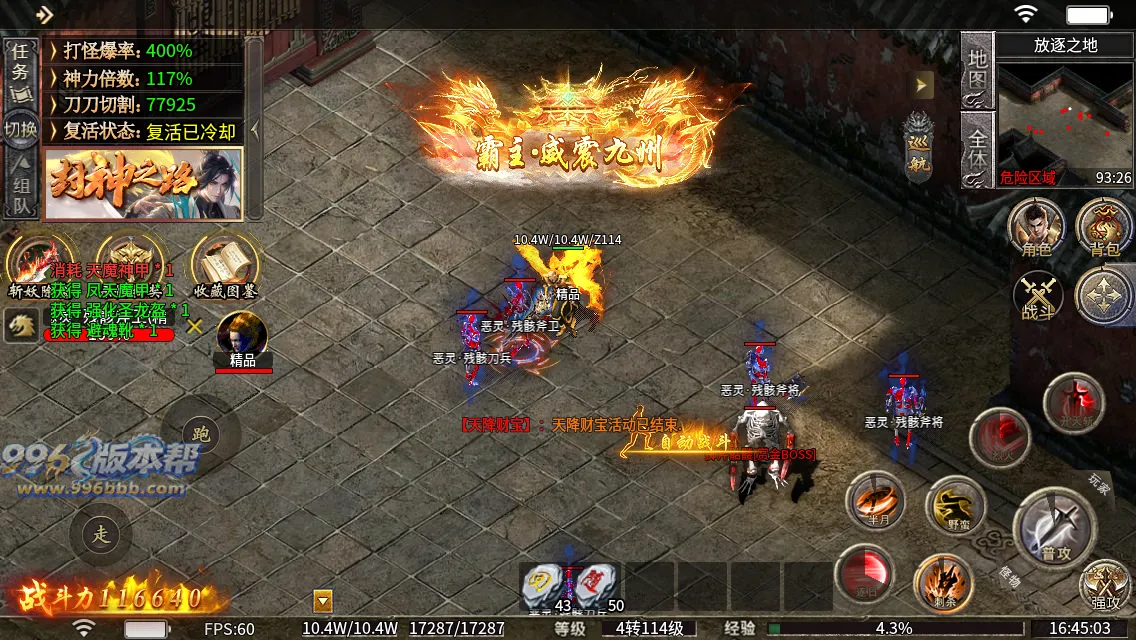The image size is (1136, 640).
Task: Select the 全体 button beside the minimap
Action: point(977,149)
